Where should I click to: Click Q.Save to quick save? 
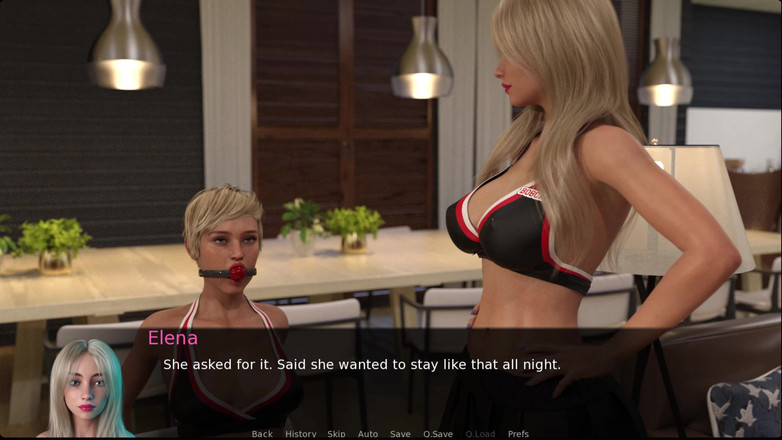pos(438,434)
